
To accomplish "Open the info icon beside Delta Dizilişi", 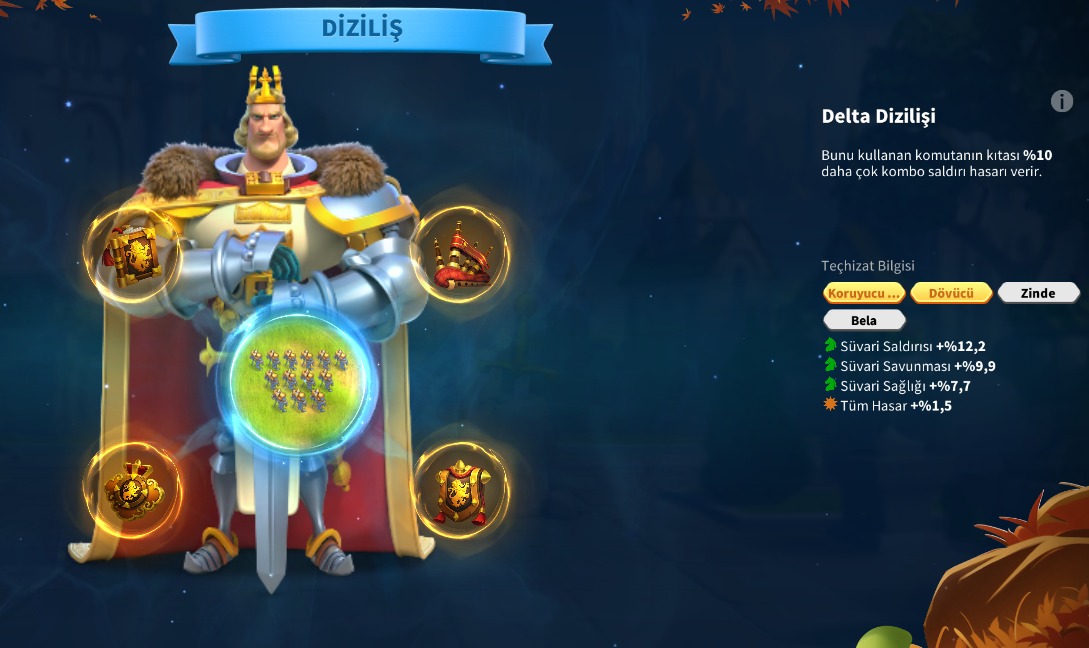I will (1062, 101).
